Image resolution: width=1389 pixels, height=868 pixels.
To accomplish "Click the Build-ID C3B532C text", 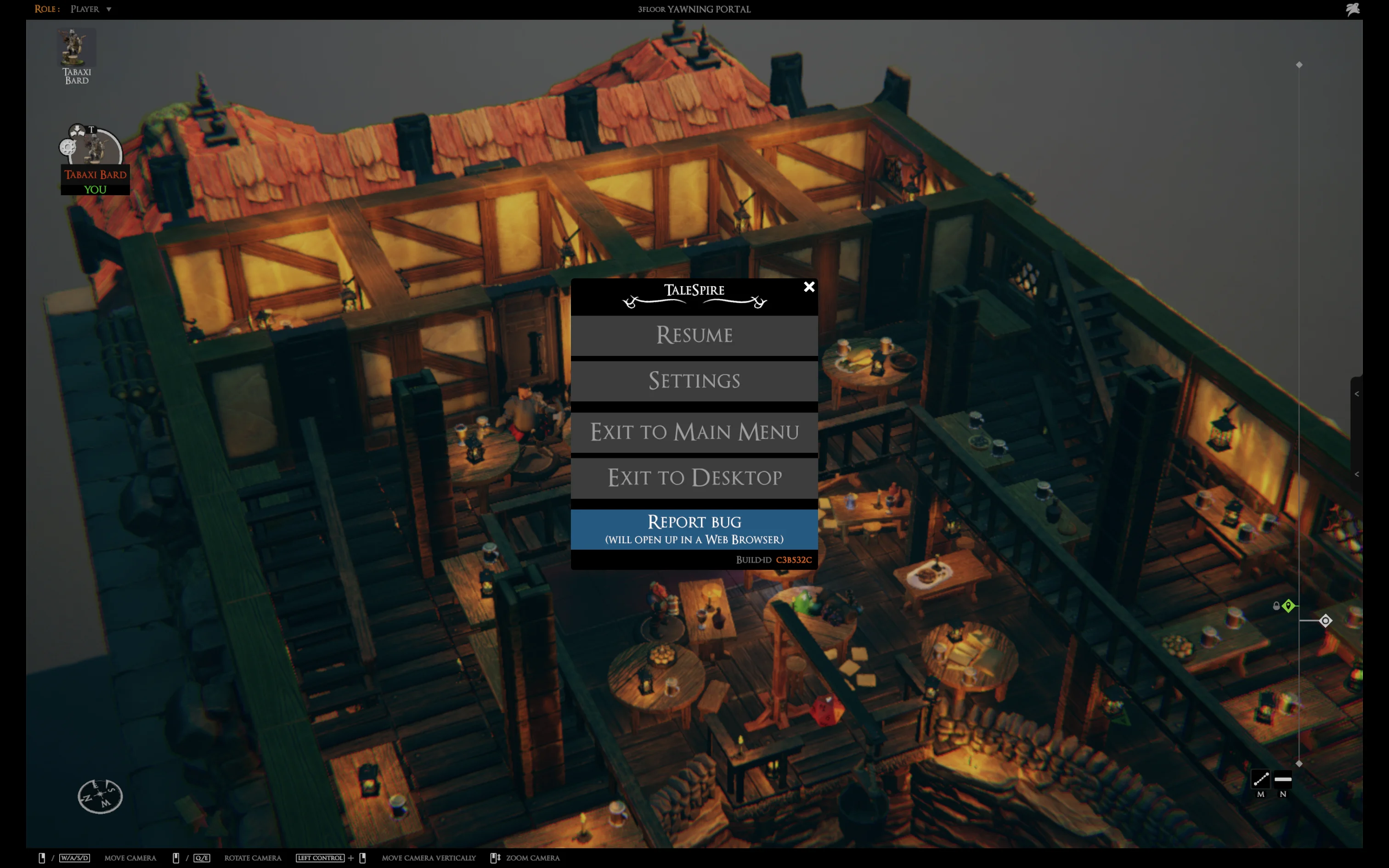I will 794,560.
